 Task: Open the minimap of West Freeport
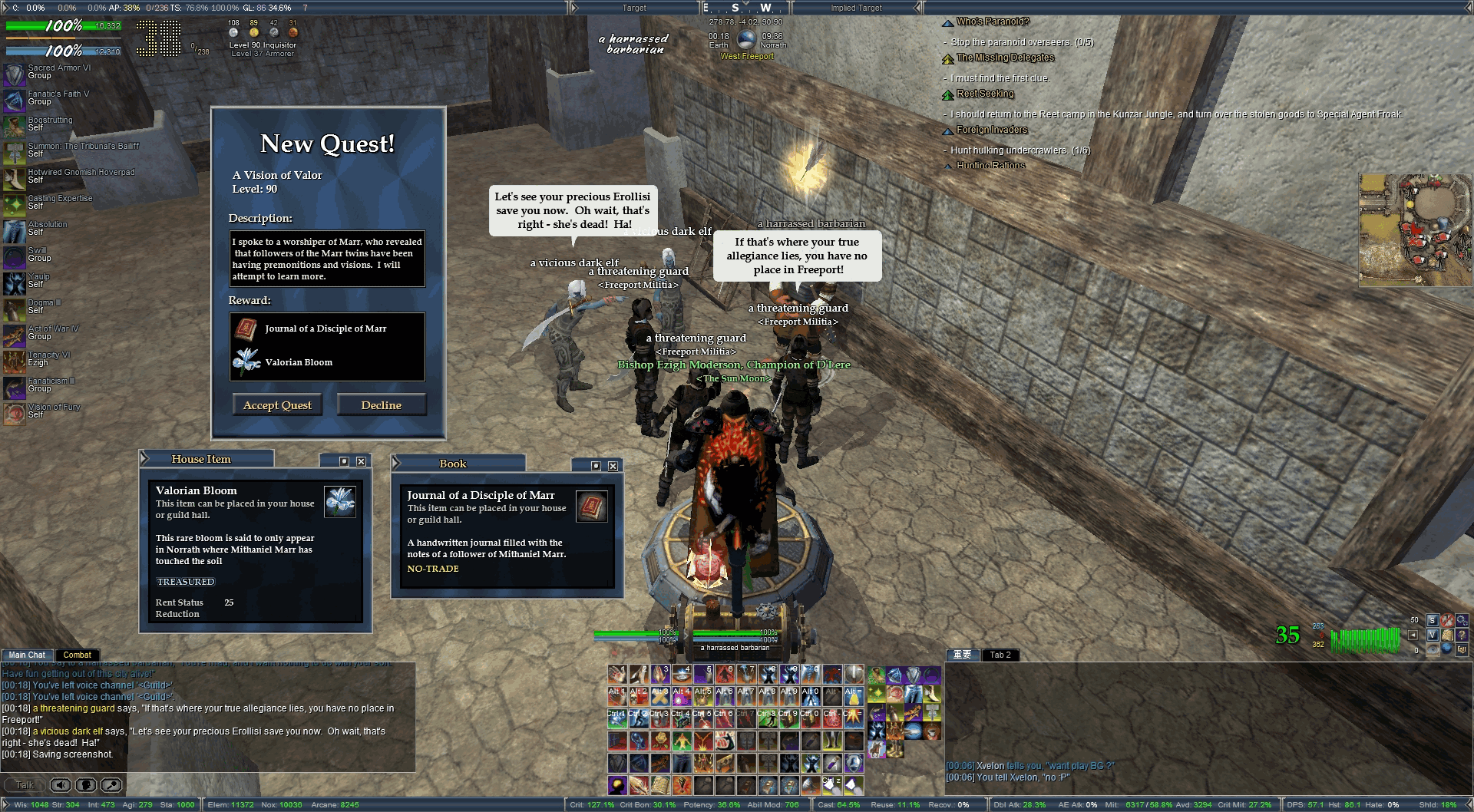point(1415,230)
